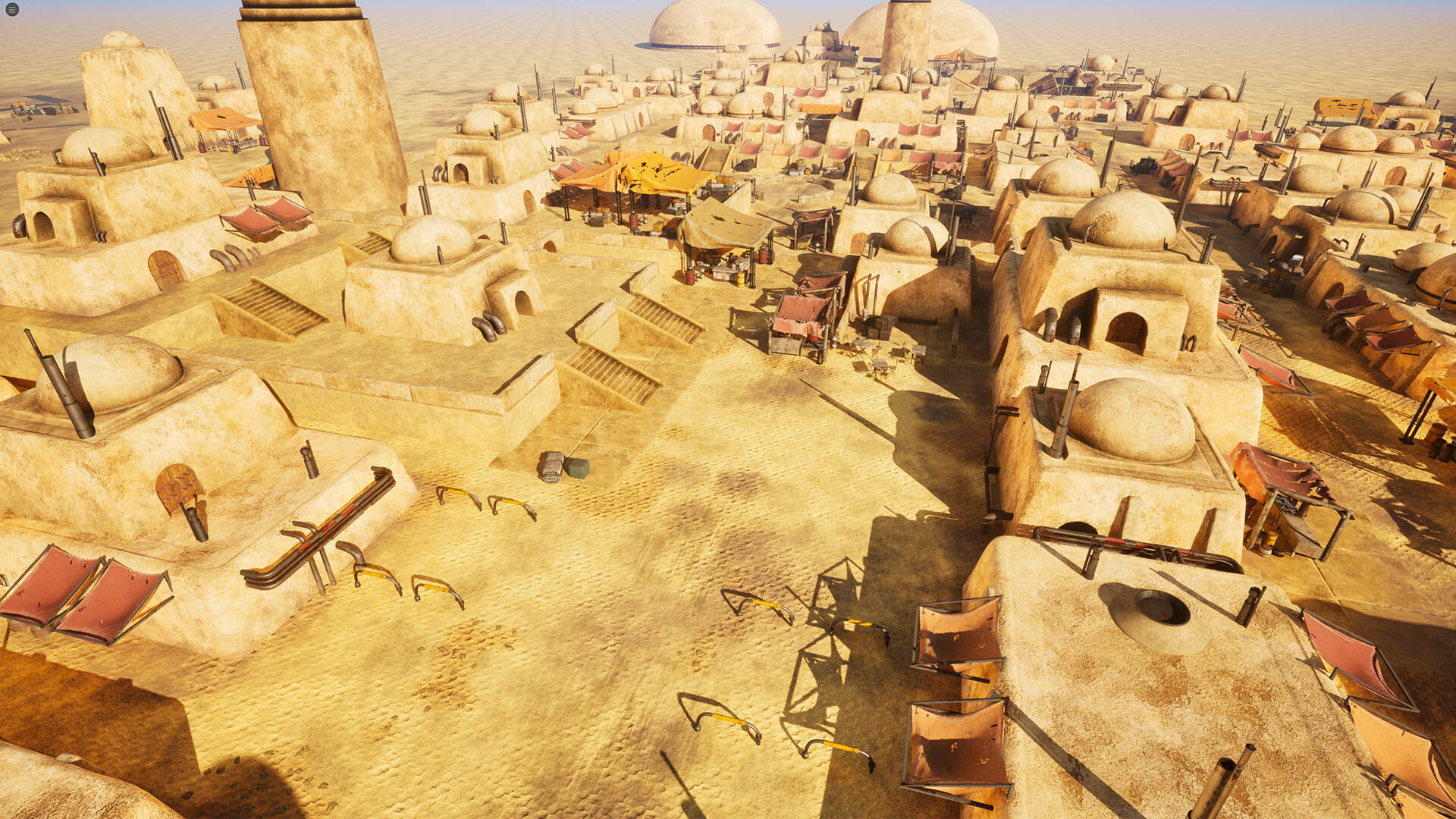Open the round hamburger menu button
This screenshot has height=819, width=1456.
pyautogui.click(x=11, y=10)
